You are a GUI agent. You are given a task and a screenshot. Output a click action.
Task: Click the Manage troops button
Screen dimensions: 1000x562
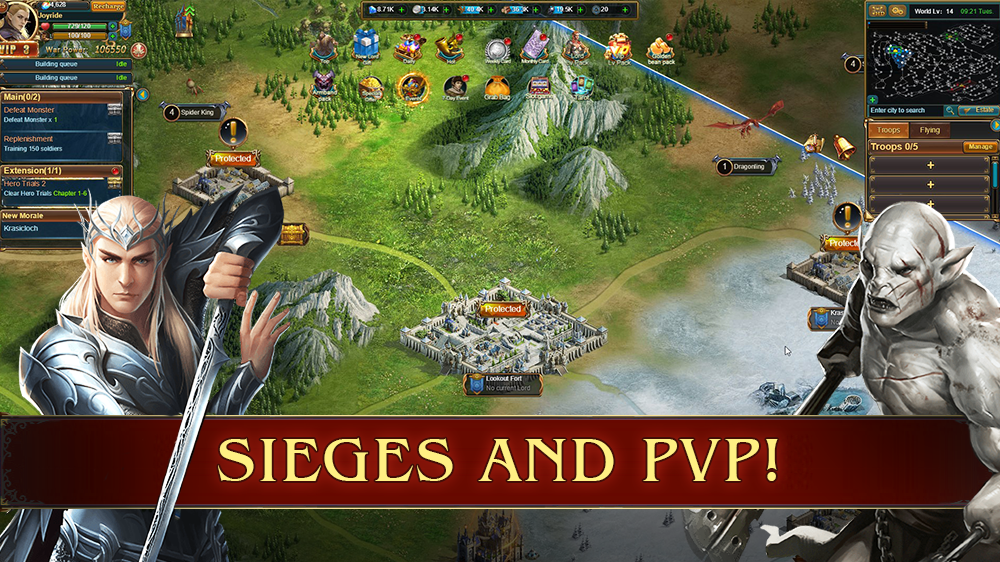coord(979,147)
